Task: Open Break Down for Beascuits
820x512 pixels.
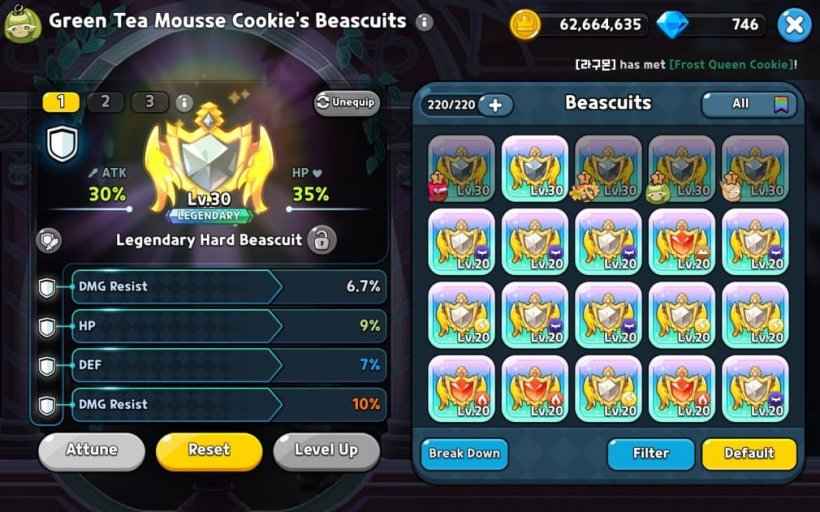Action: click(x=464, y=454)
